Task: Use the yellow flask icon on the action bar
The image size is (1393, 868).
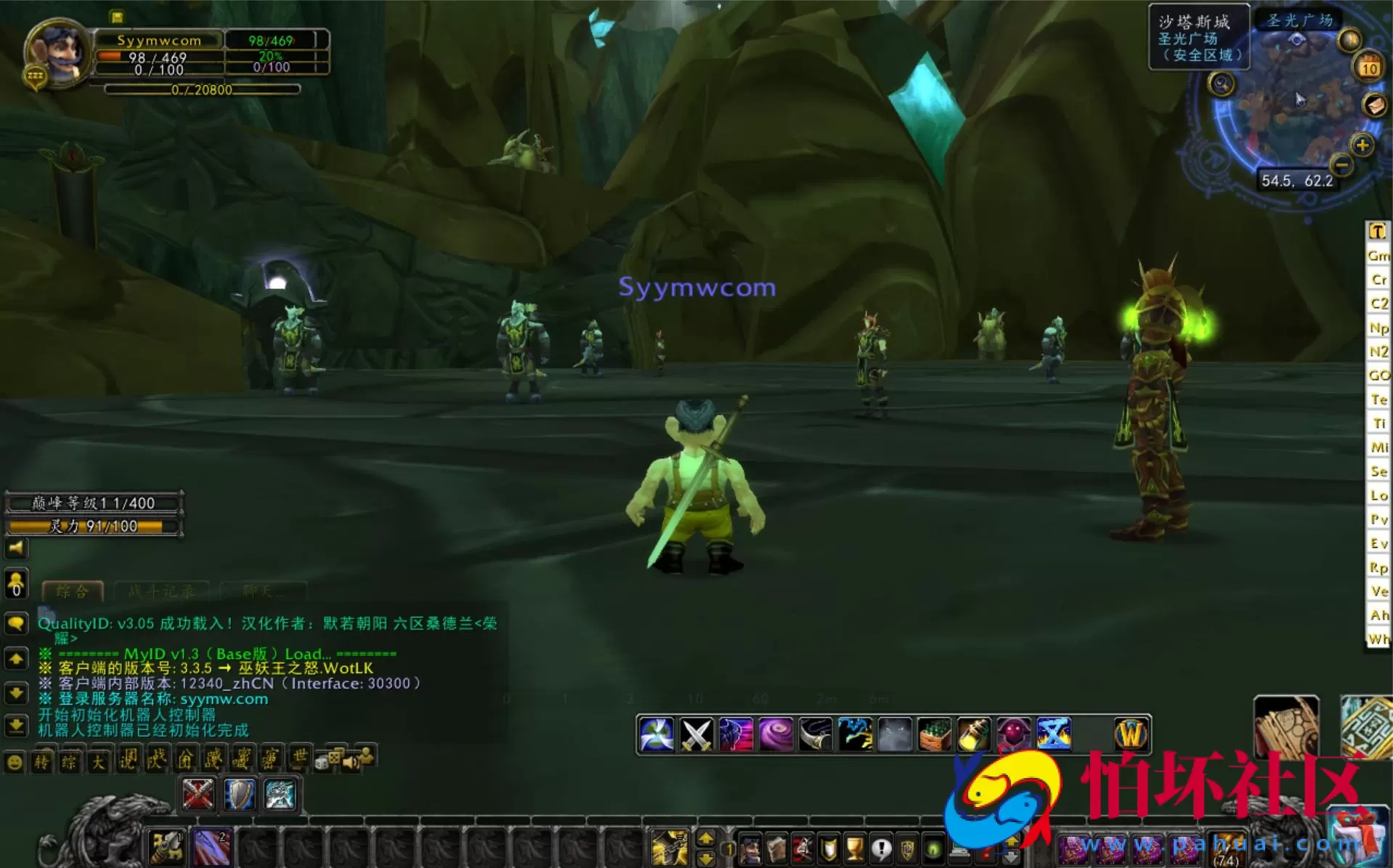Action: [x=973, y=734]
